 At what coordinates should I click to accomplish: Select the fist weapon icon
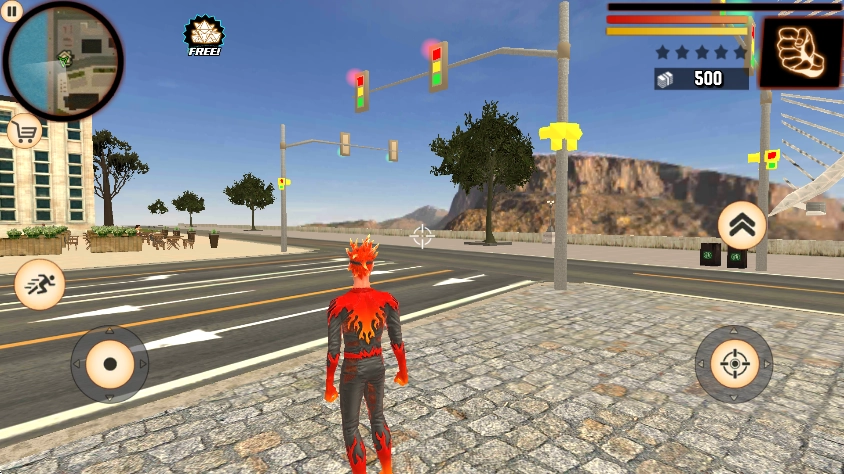point(800,52)
